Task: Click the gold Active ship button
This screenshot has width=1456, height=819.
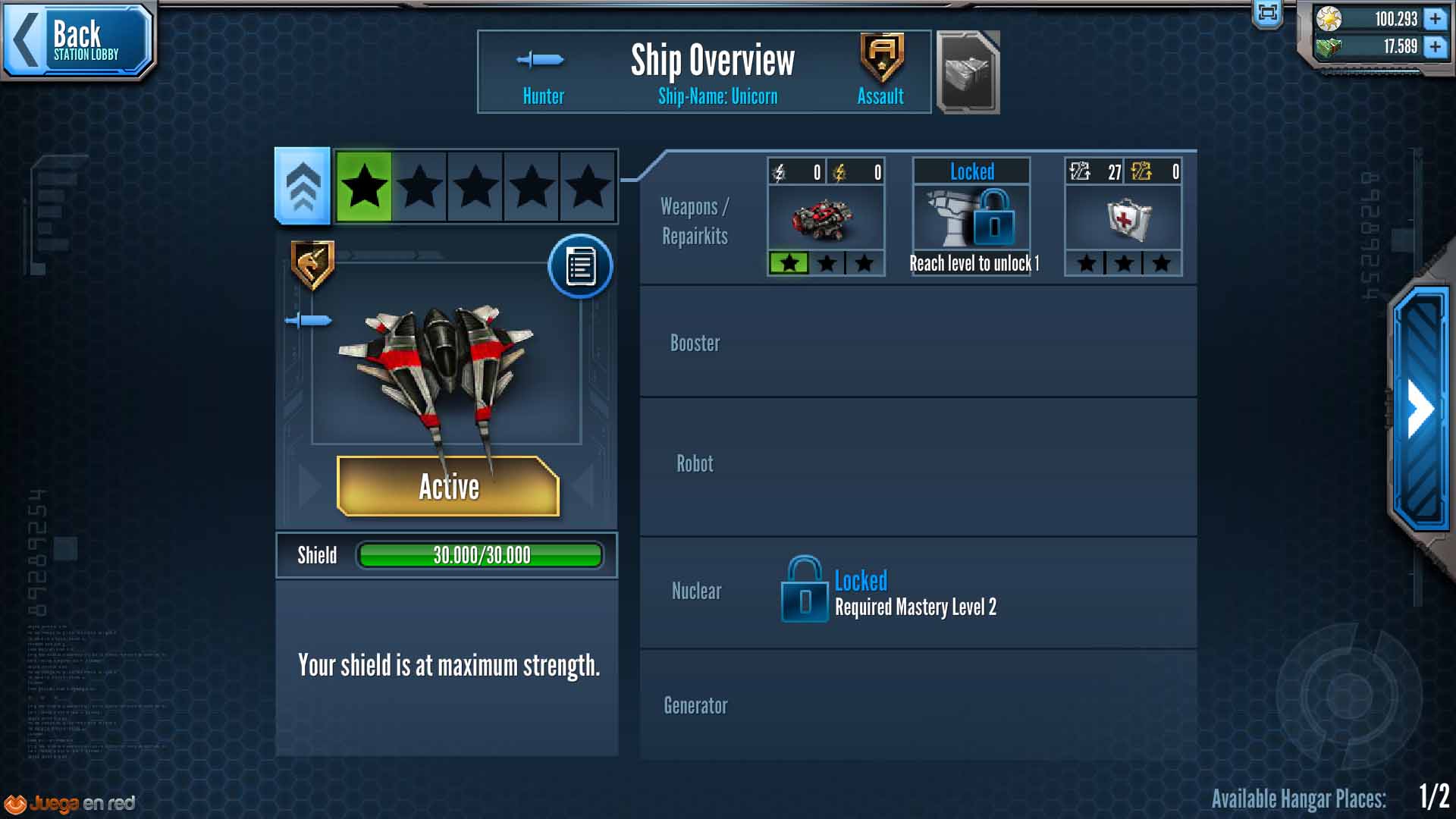Action: (x=448, y=486)
